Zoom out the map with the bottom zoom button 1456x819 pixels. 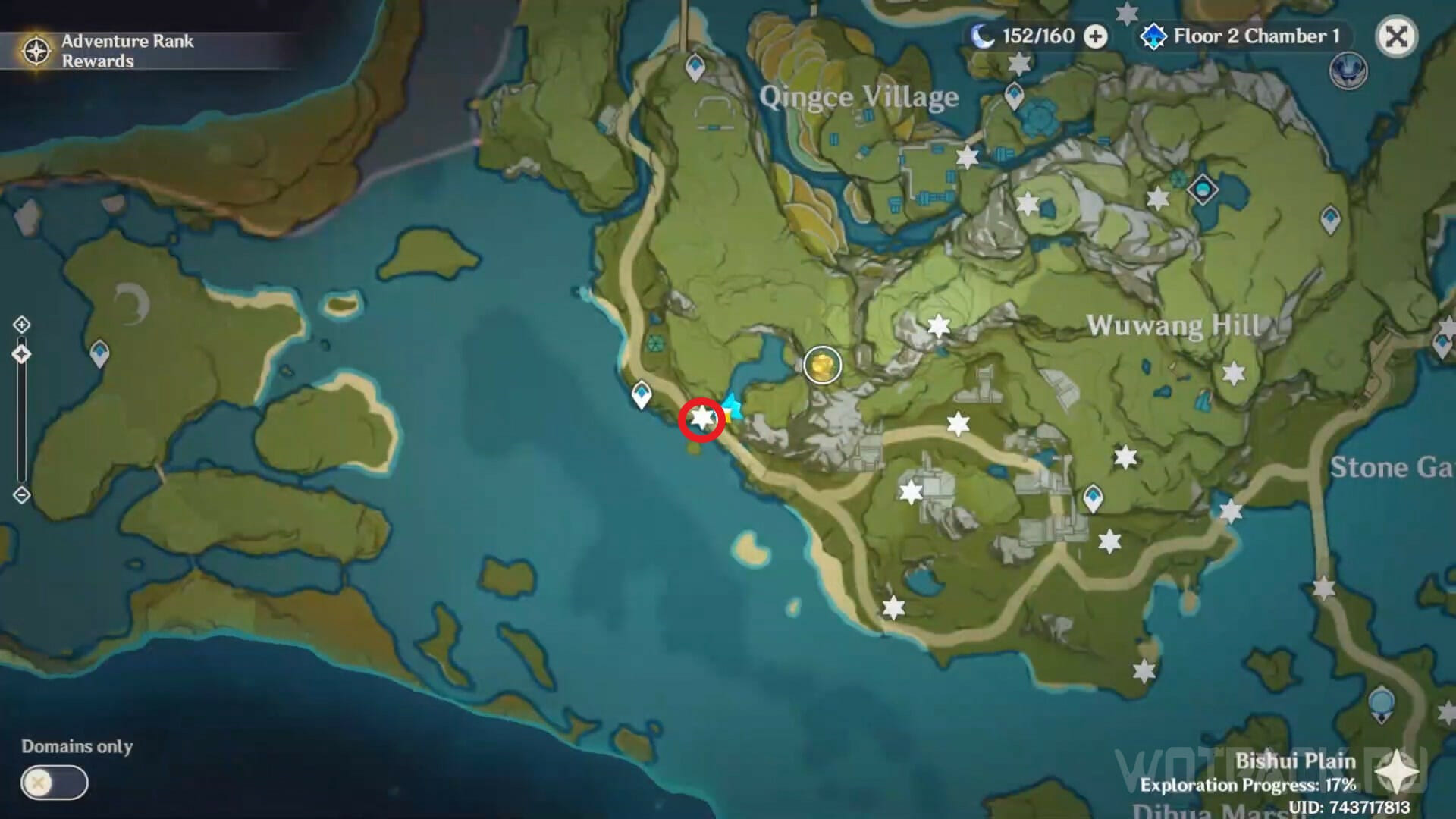pos(21,495)
